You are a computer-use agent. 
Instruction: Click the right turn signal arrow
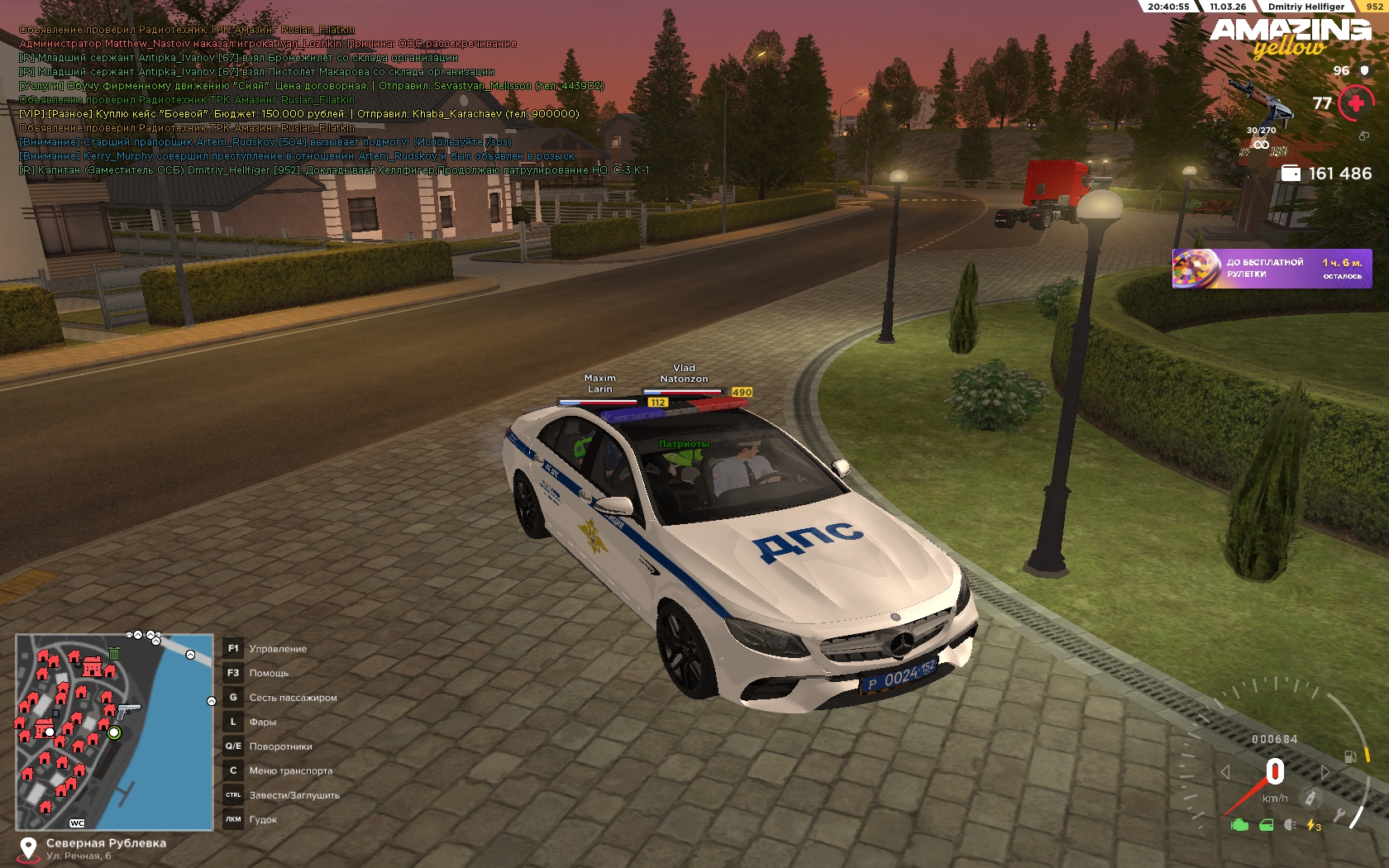[1325, 771]
